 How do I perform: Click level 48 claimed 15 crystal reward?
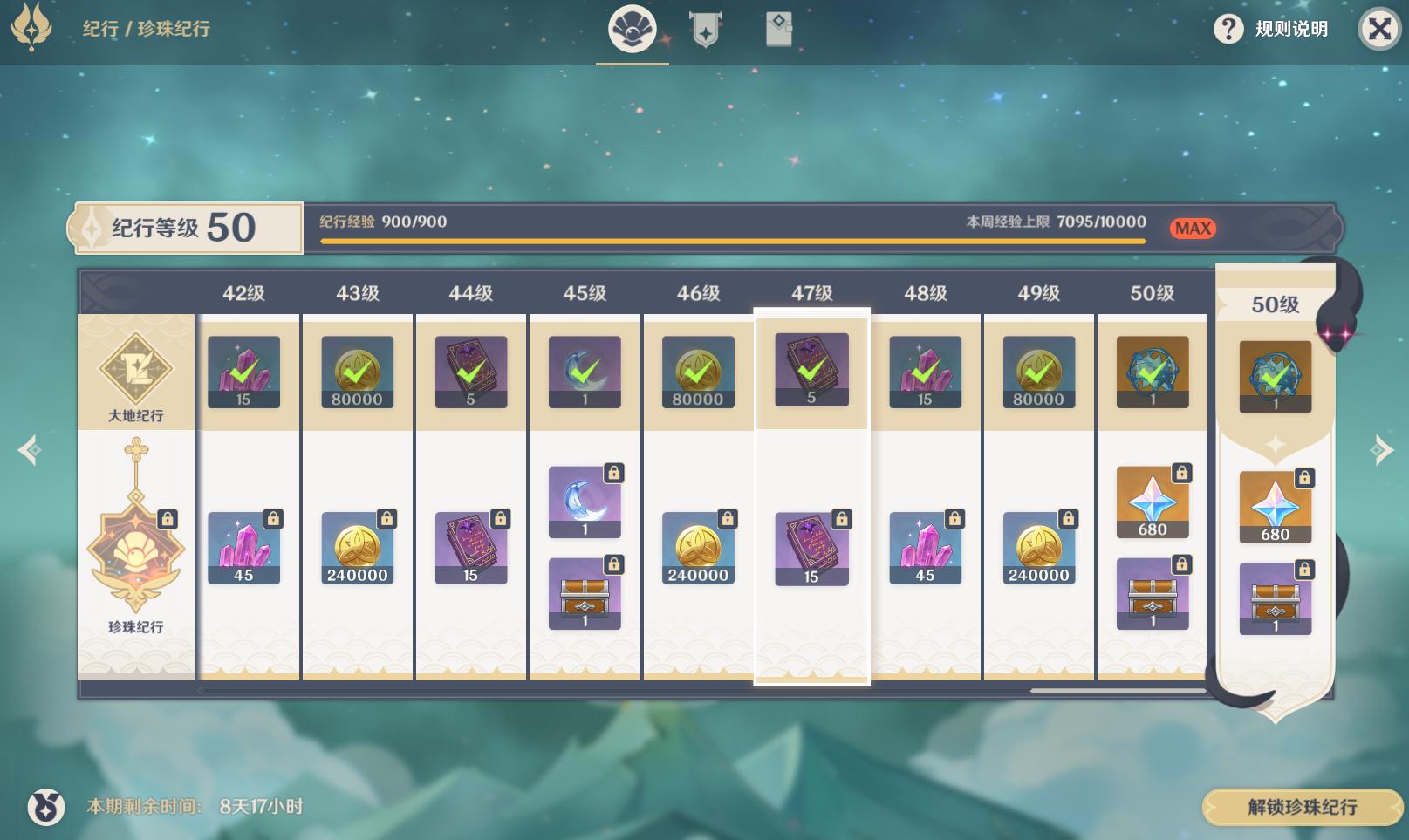pos(925,372)
